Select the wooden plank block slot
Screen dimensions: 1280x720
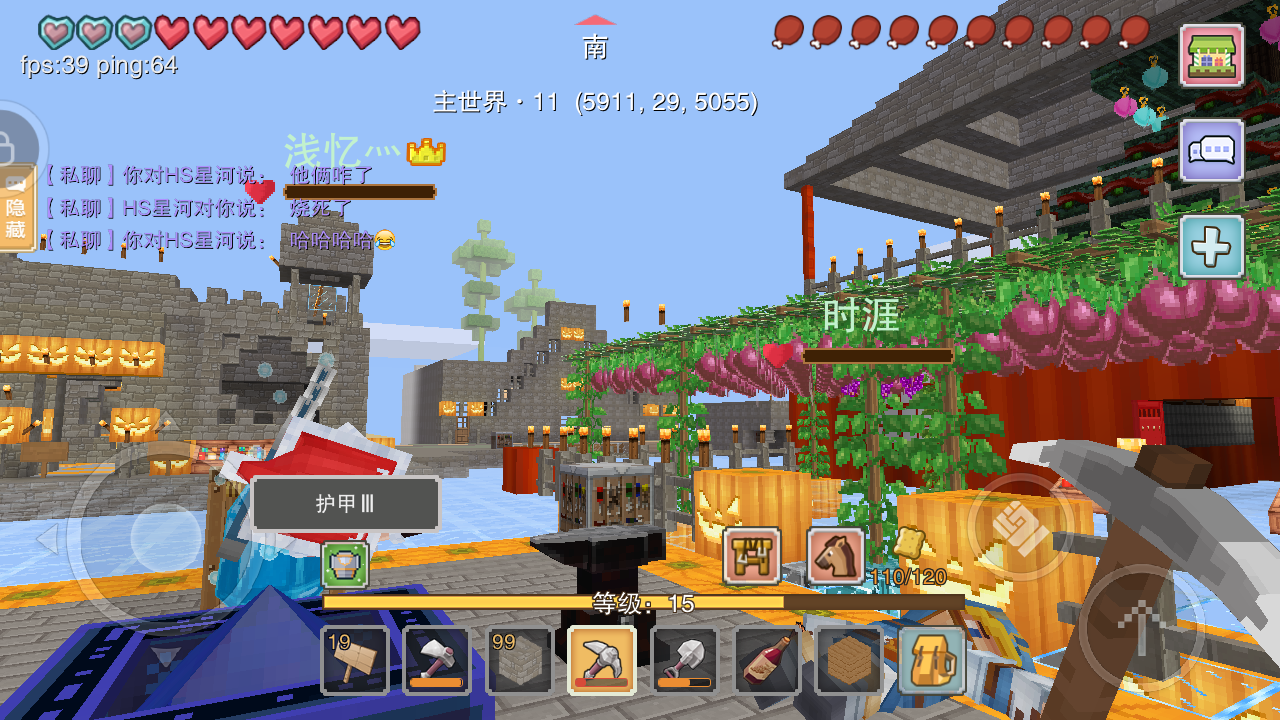pyautogui.click(x=849, y=660)
